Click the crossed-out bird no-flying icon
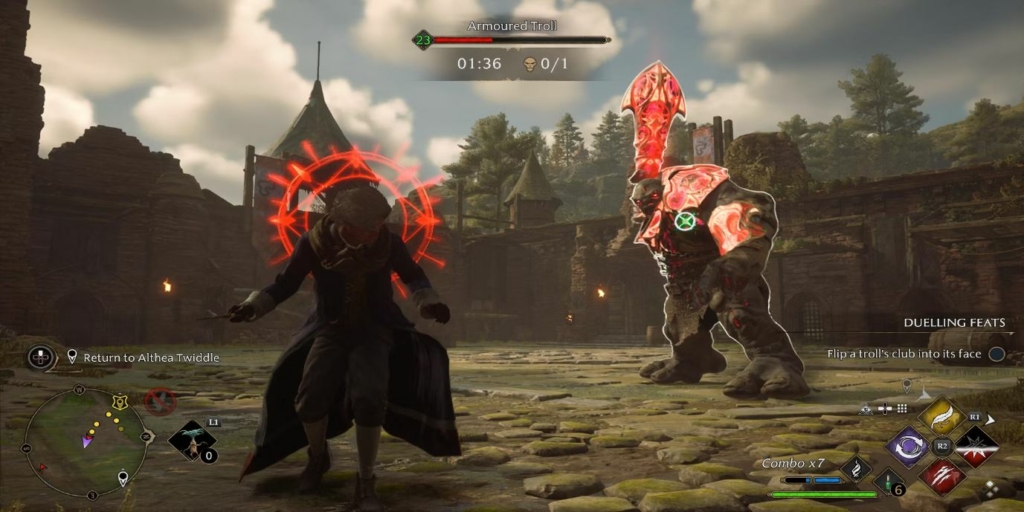Screen dimensions: 1024x512 [159, 402]
